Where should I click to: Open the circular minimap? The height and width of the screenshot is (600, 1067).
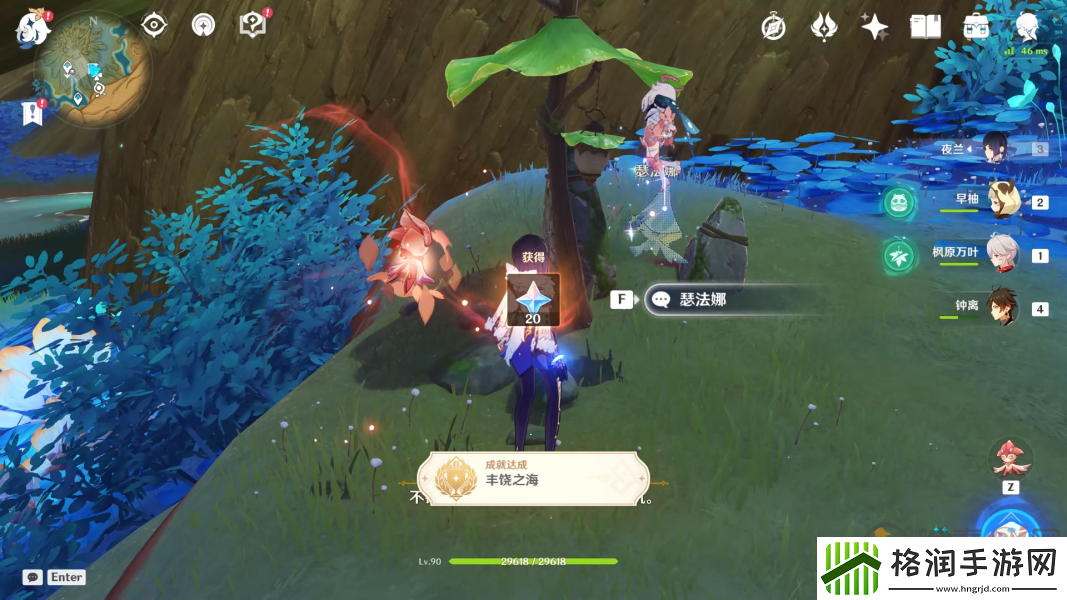(93, 70)
